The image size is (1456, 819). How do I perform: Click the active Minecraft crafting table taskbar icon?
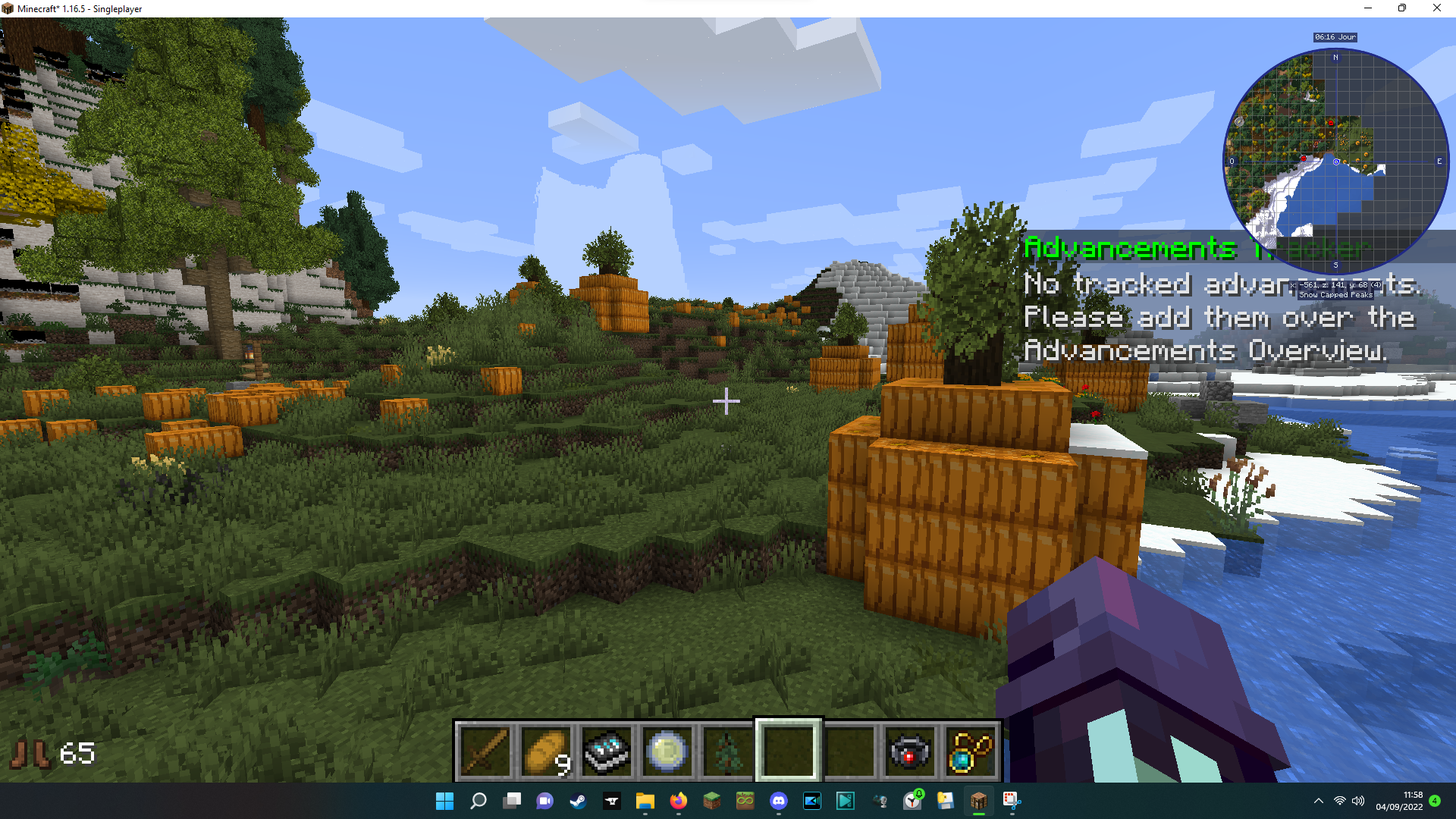(x=978, y=801)
